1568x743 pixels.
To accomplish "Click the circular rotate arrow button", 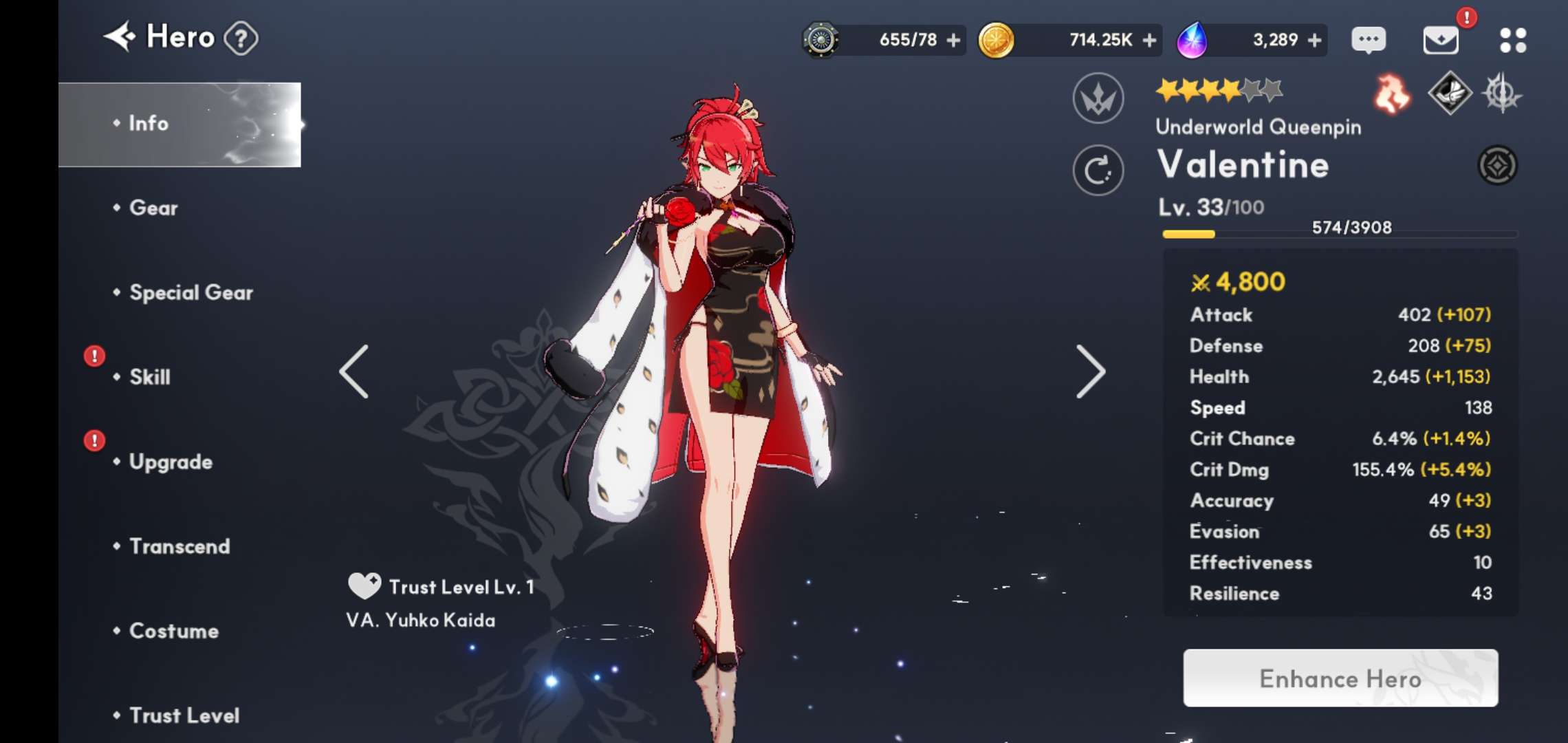I will click(1098, 171).
